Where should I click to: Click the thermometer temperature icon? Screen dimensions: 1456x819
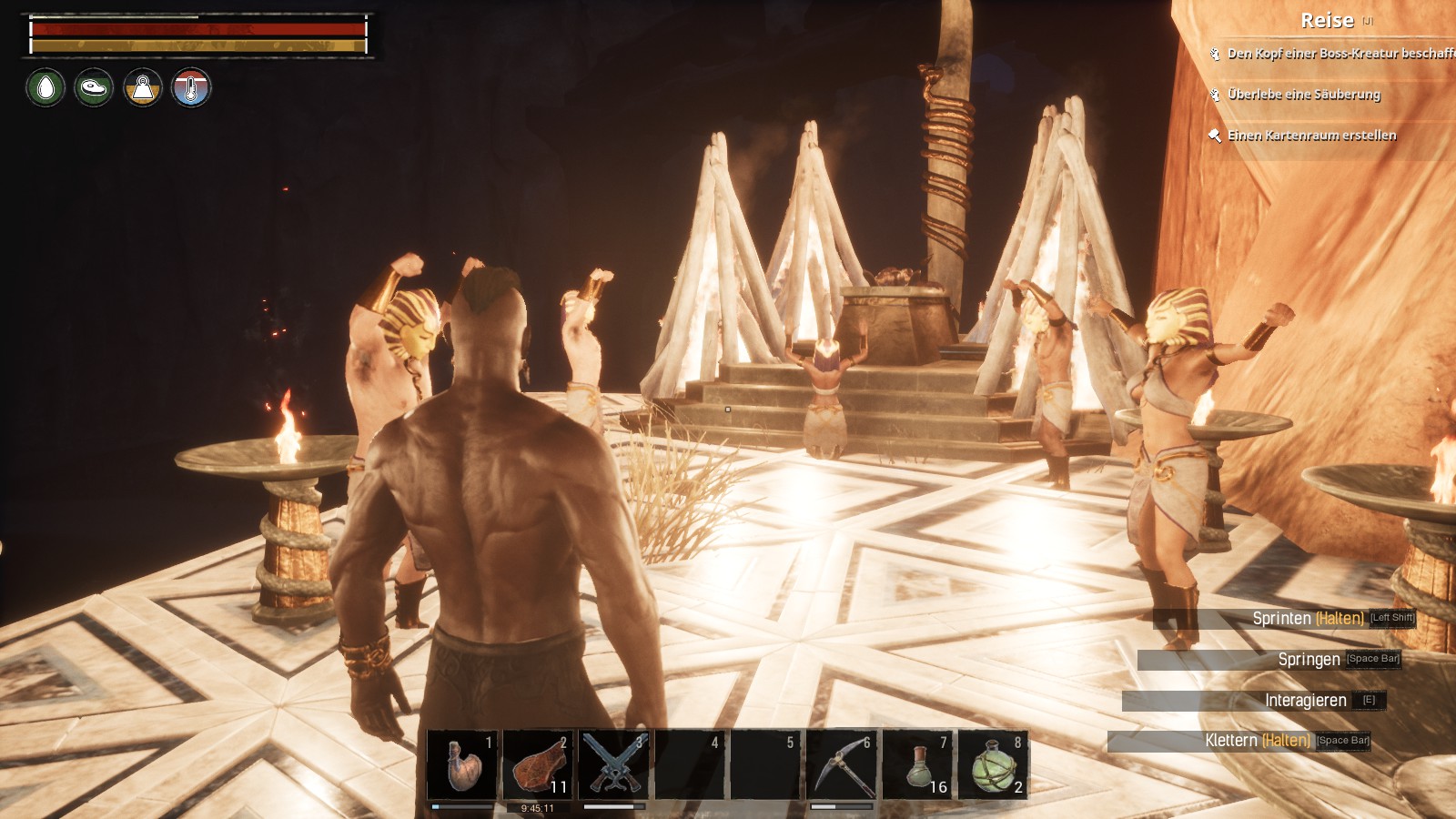191,88
